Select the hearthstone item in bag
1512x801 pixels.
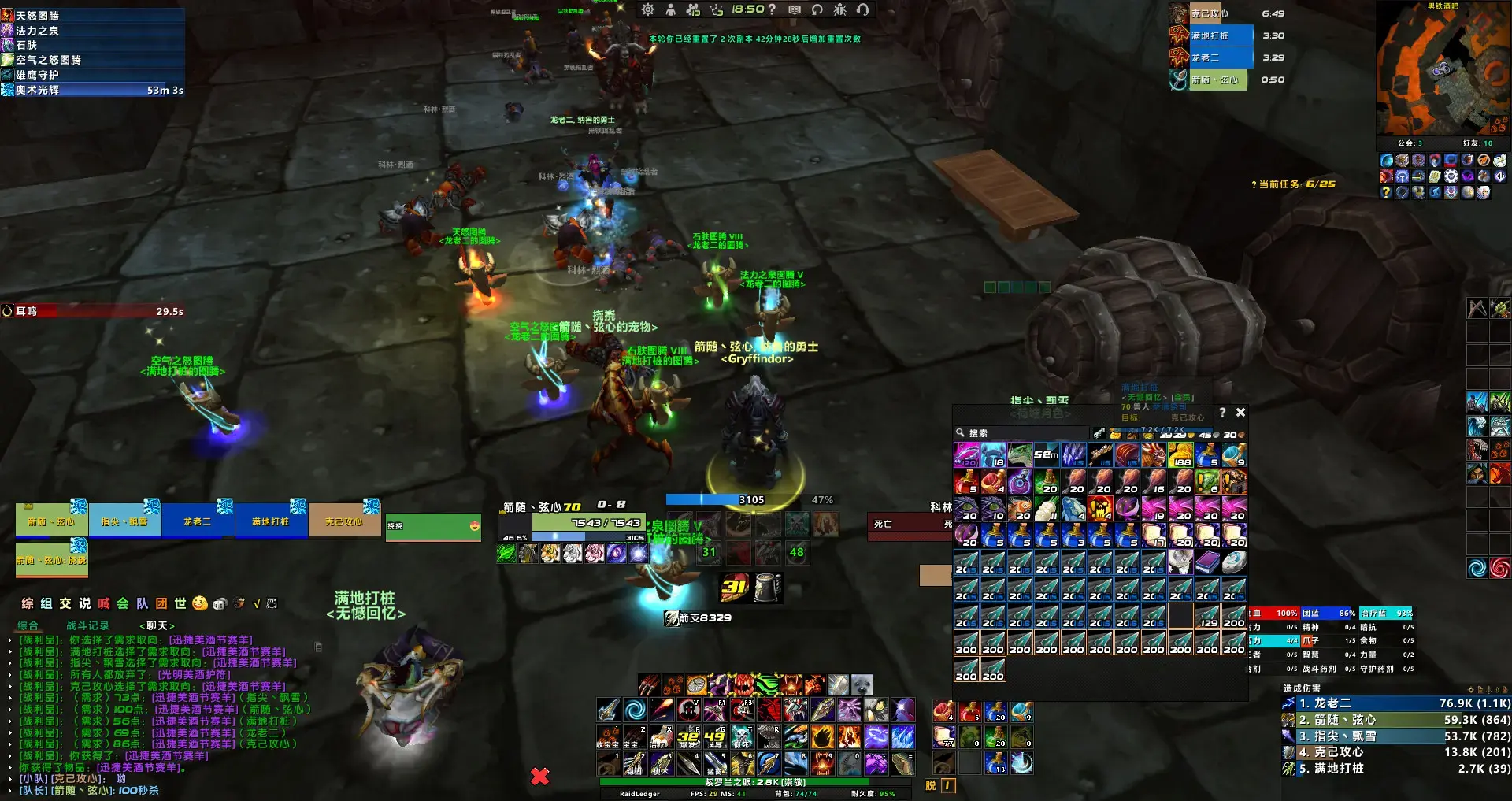click(x=1234, y=562)
